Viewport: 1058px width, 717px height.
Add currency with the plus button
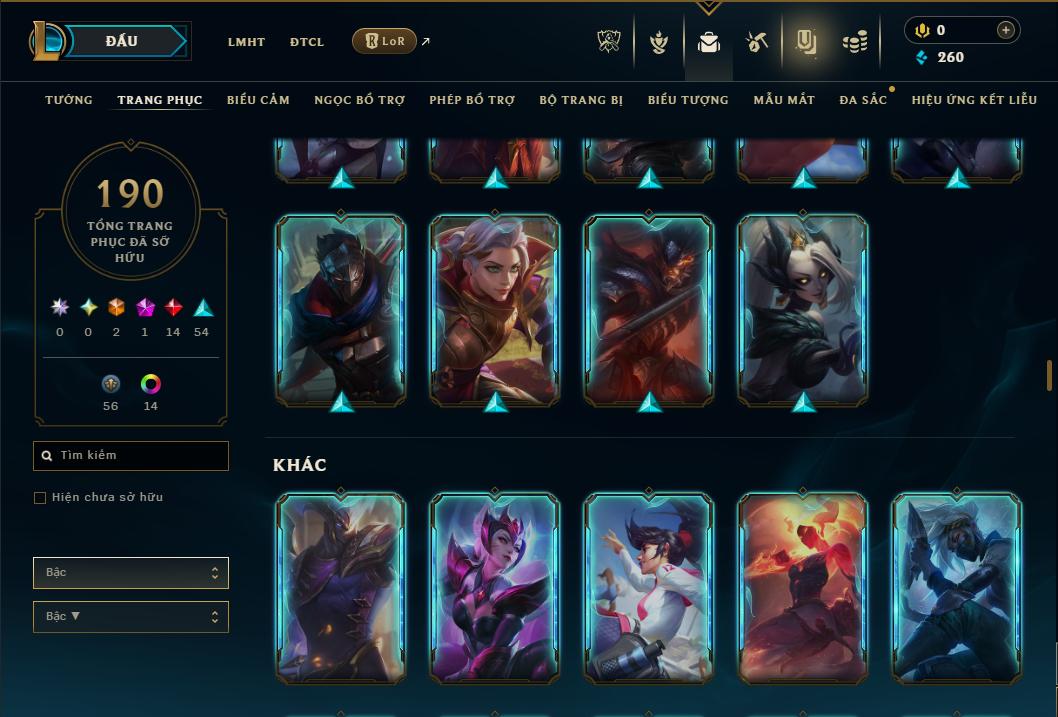click(1005, 30)
